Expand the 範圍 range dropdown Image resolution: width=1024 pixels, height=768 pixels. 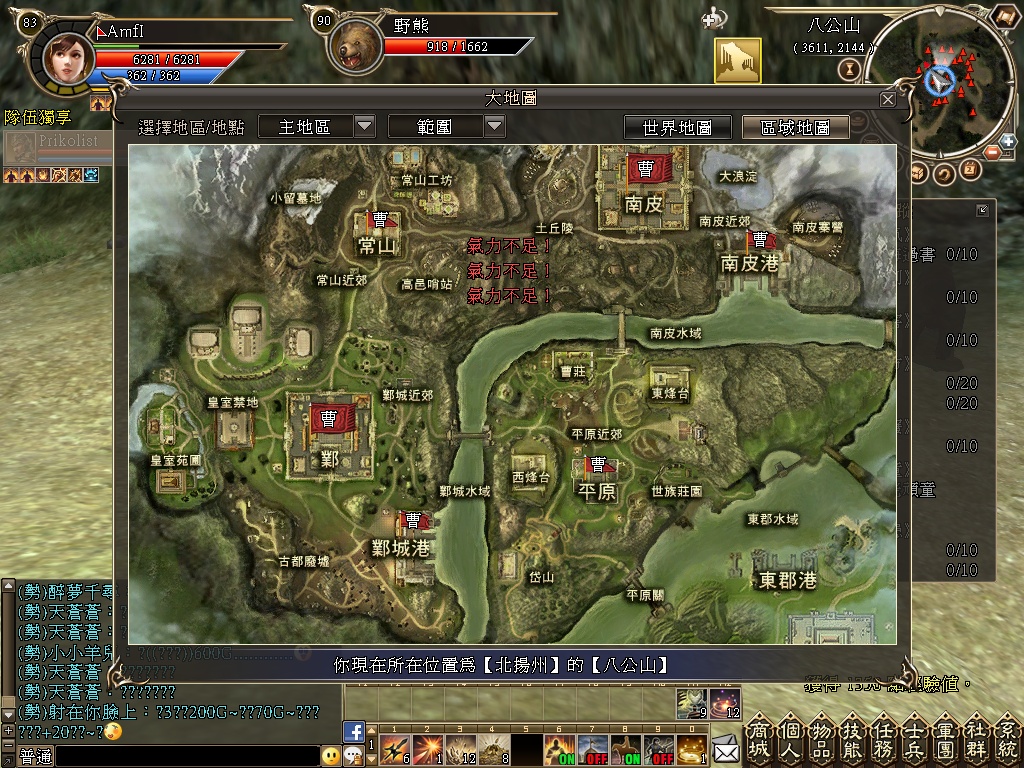(x=494, y=126)
